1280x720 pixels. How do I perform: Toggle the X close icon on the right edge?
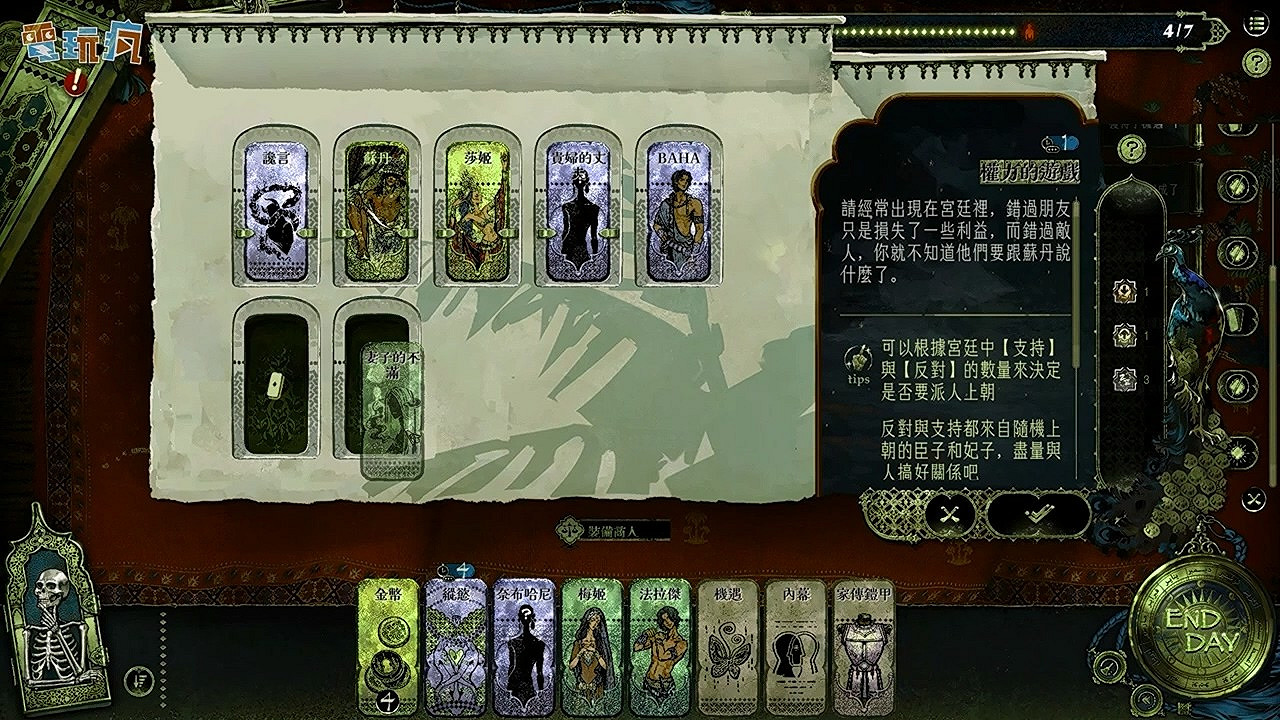1252,498
